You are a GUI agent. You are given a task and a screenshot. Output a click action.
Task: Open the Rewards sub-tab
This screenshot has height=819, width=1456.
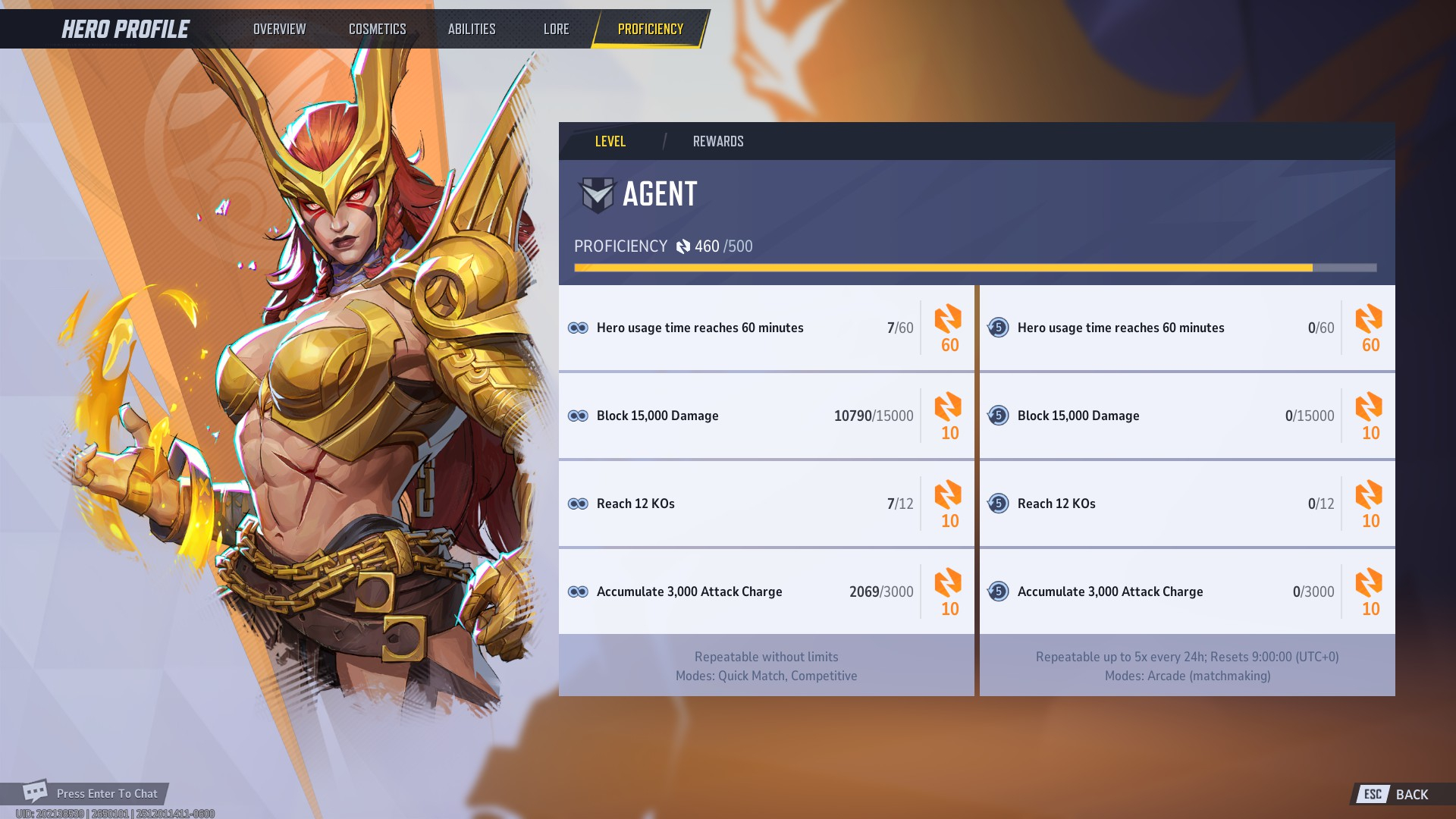click(x=717, y=142)
